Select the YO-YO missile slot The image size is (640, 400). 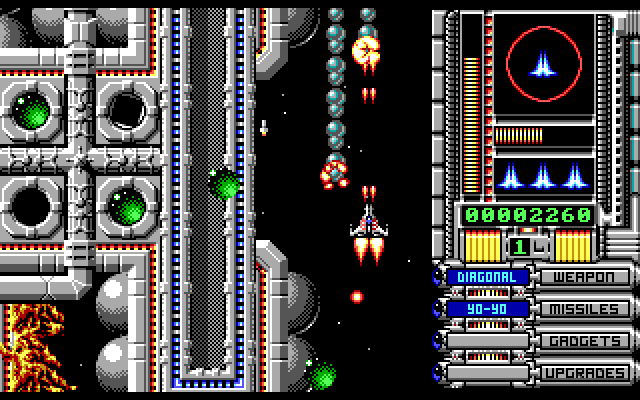pyautogui.click(x=487, y=309)
